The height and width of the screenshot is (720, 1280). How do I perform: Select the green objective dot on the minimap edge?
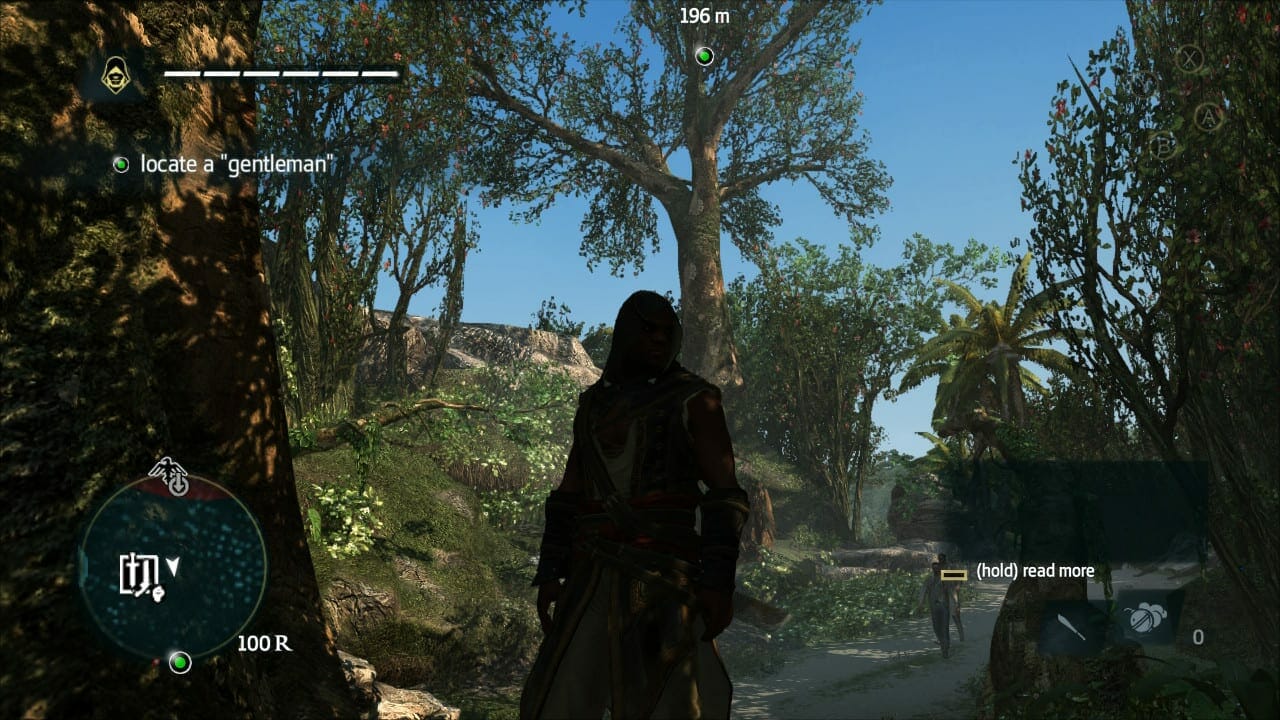tap(180, 662)
